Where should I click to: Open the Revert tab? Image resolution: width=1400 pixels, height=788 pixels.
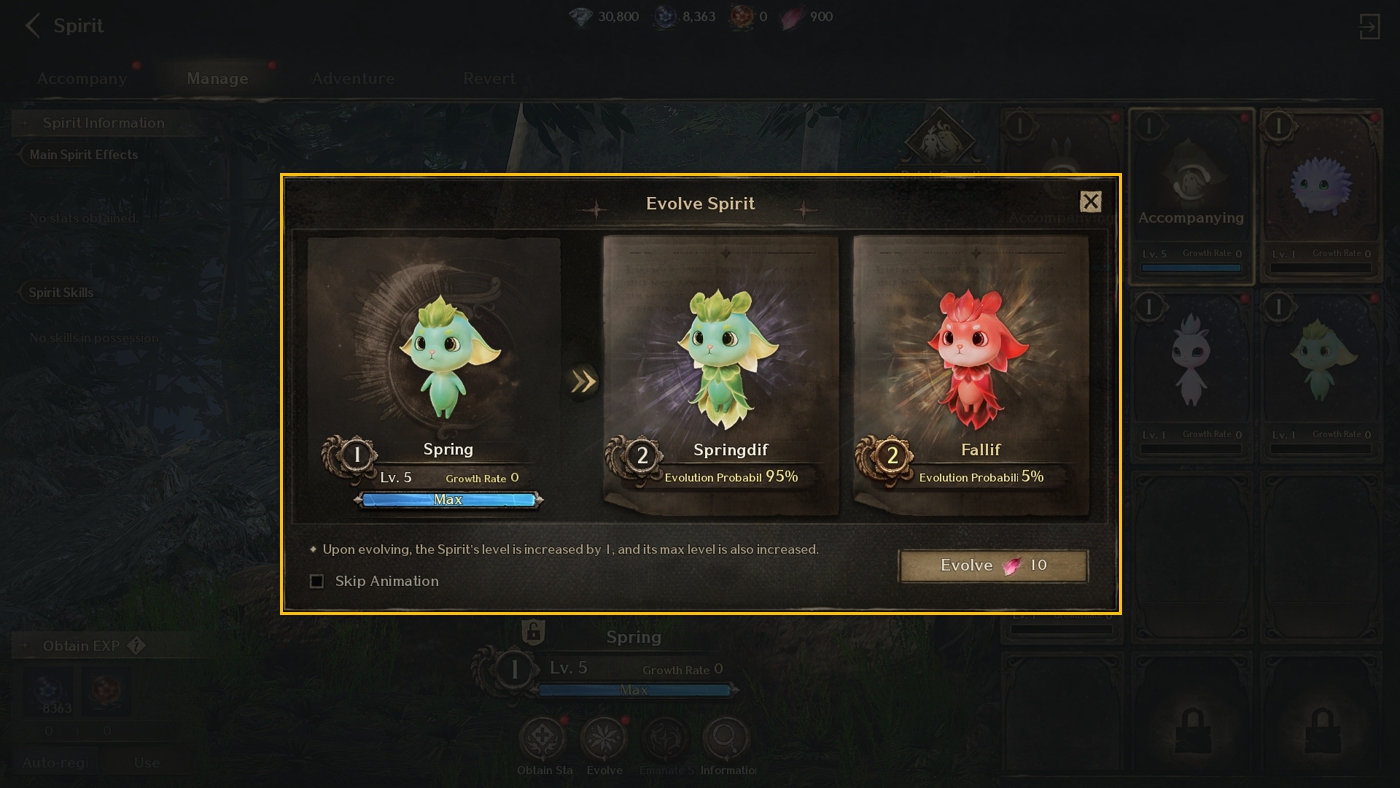[x=489, y=78]
